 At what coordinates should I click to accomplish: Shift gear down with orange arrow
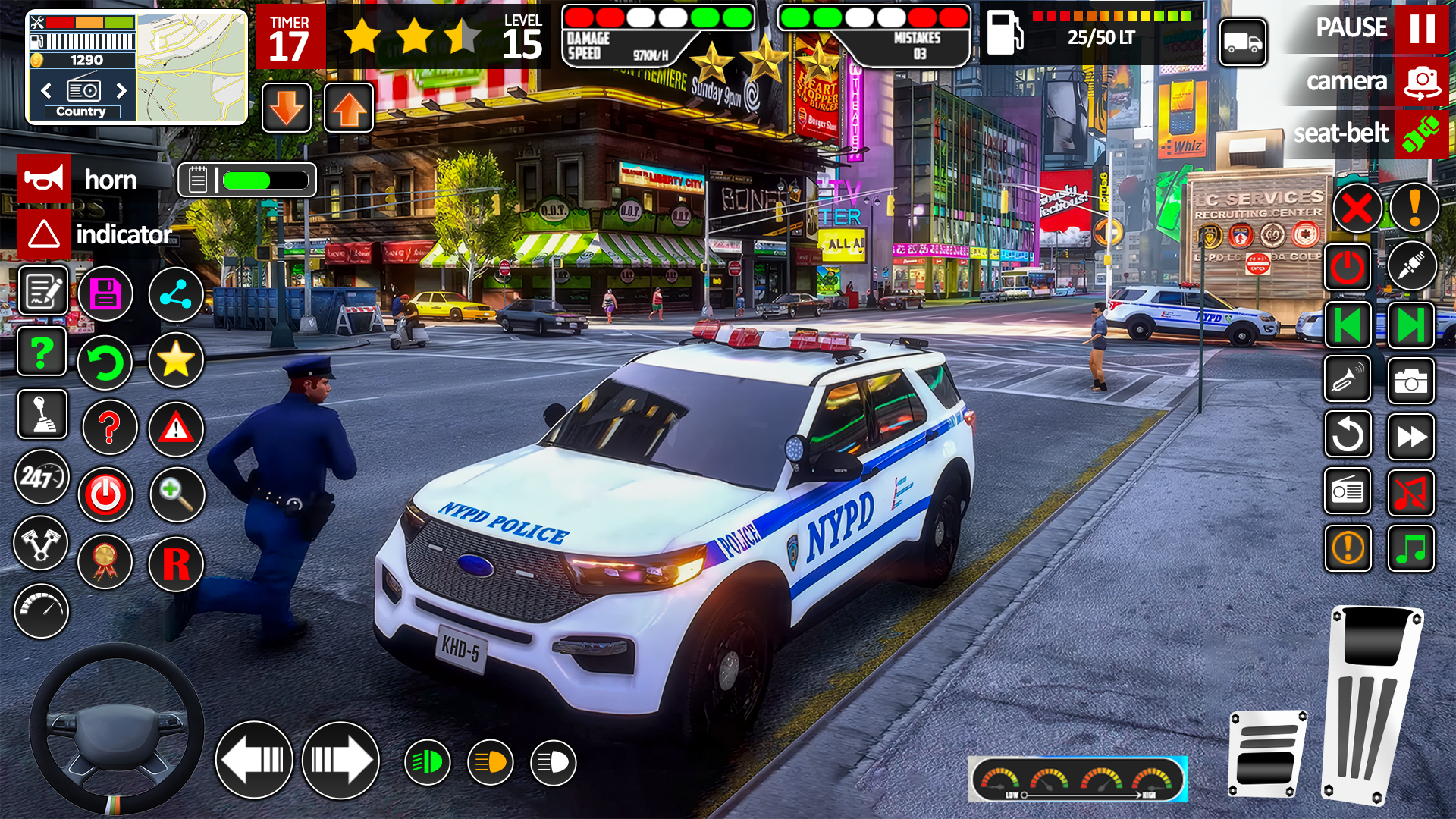tap(287, 108)
